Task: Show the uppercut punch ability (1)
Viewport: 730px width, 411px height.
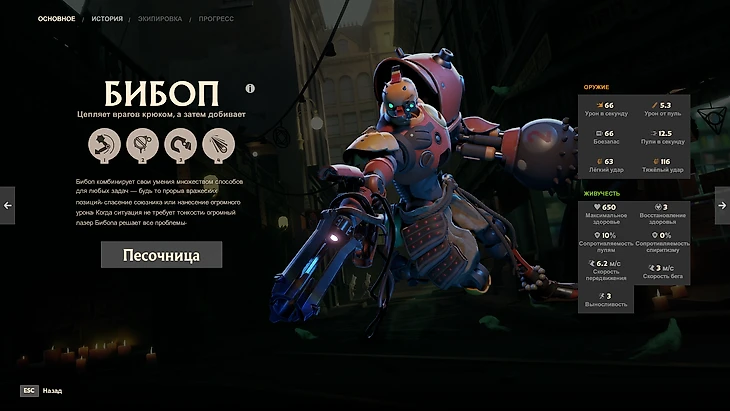Action: [104, 144]
